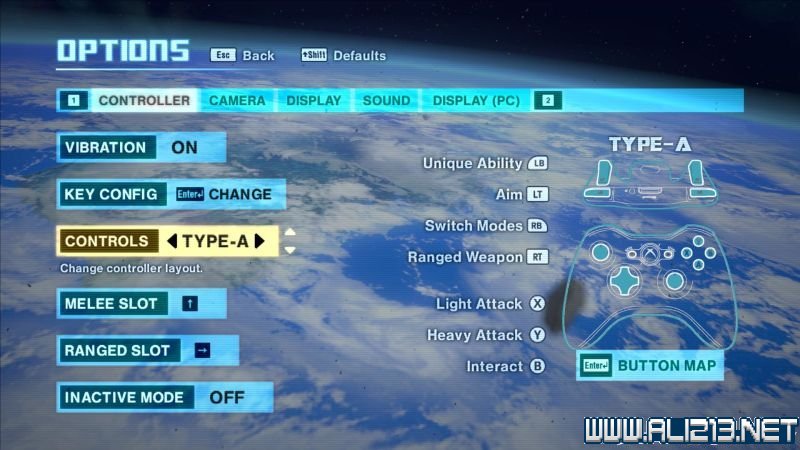Click the left arrow beside TYPE-A
Viewport: 800px width, 450px height.
171,241
